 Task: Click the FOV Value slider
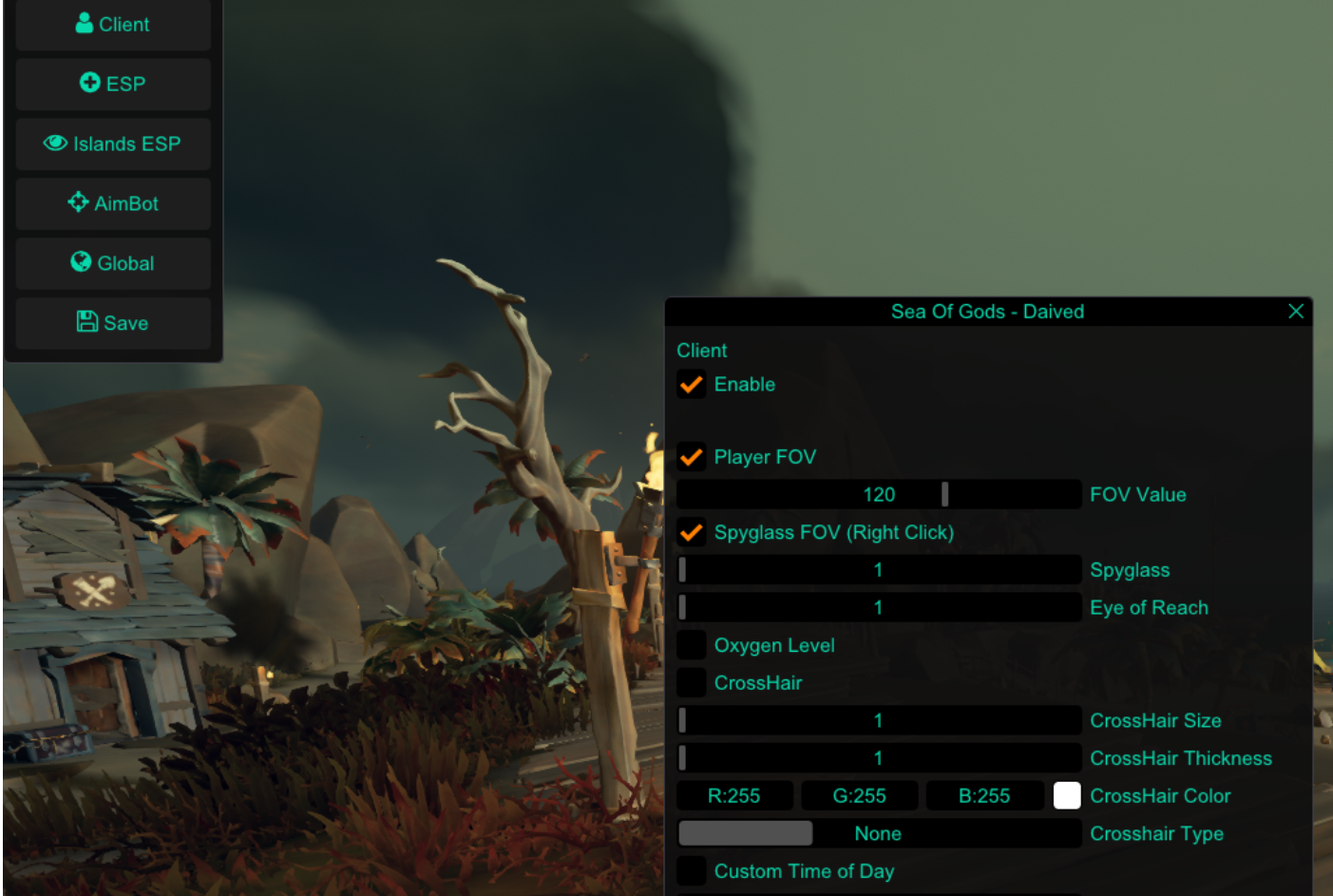[878, 494]
